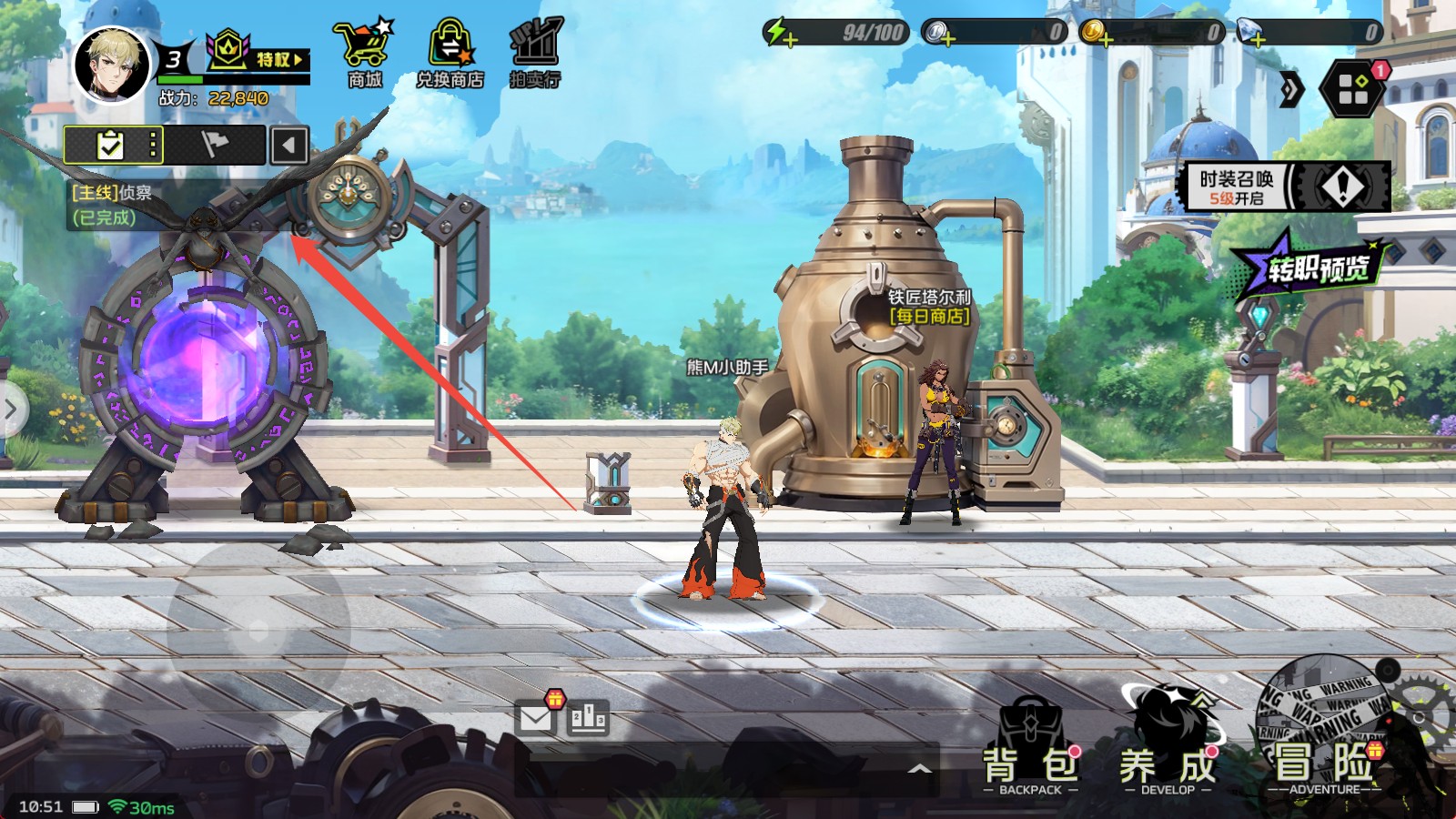The height and width of the screenshot is (819, 1456).
Task: Select the quest checklist tab
Action: pyautogui.click(x=112, y=145)
